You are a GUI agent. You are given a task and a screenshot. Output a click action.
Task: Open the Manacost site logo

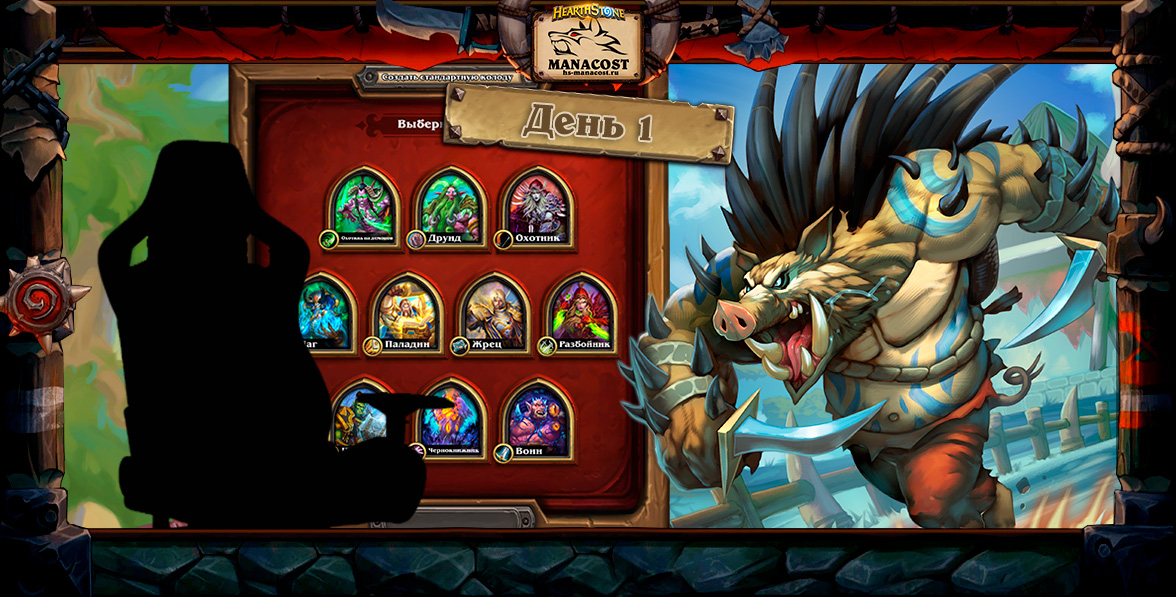pos(587,43)
